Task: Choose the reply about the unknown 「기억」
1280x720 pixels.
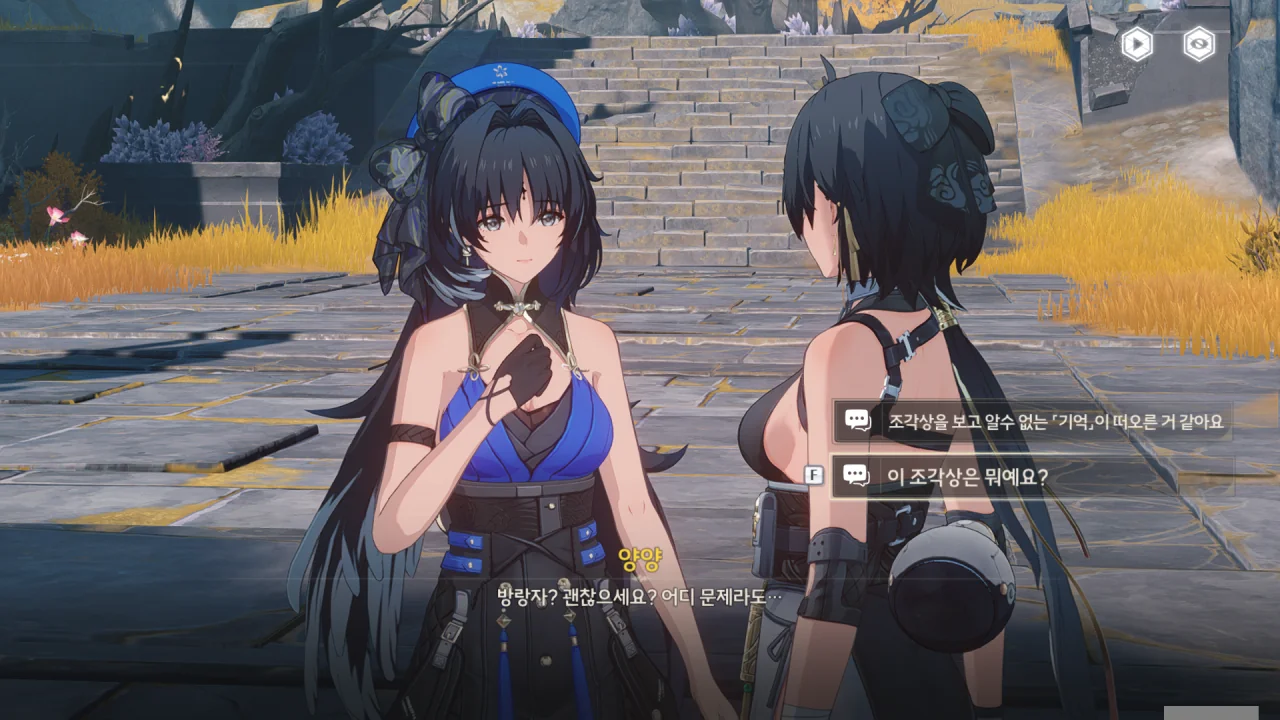Action: pyautogui.click(x=1034, y=421)
